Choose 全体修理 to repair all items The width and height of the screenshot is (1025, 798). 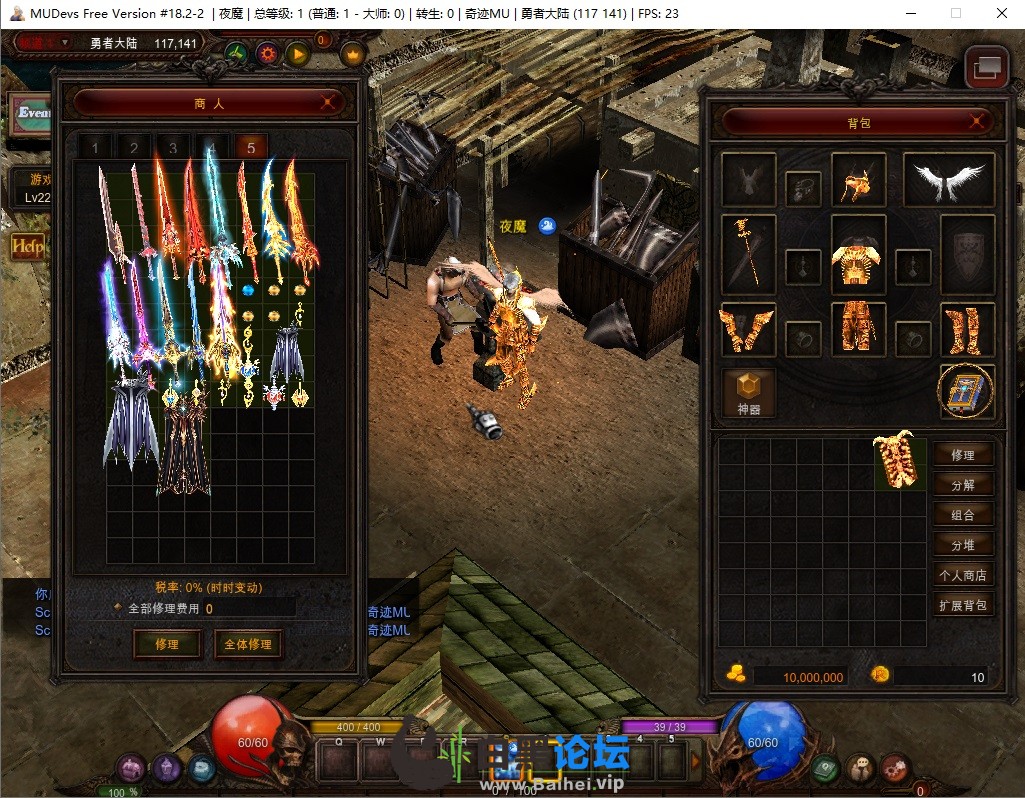click(x=247, y=644)
